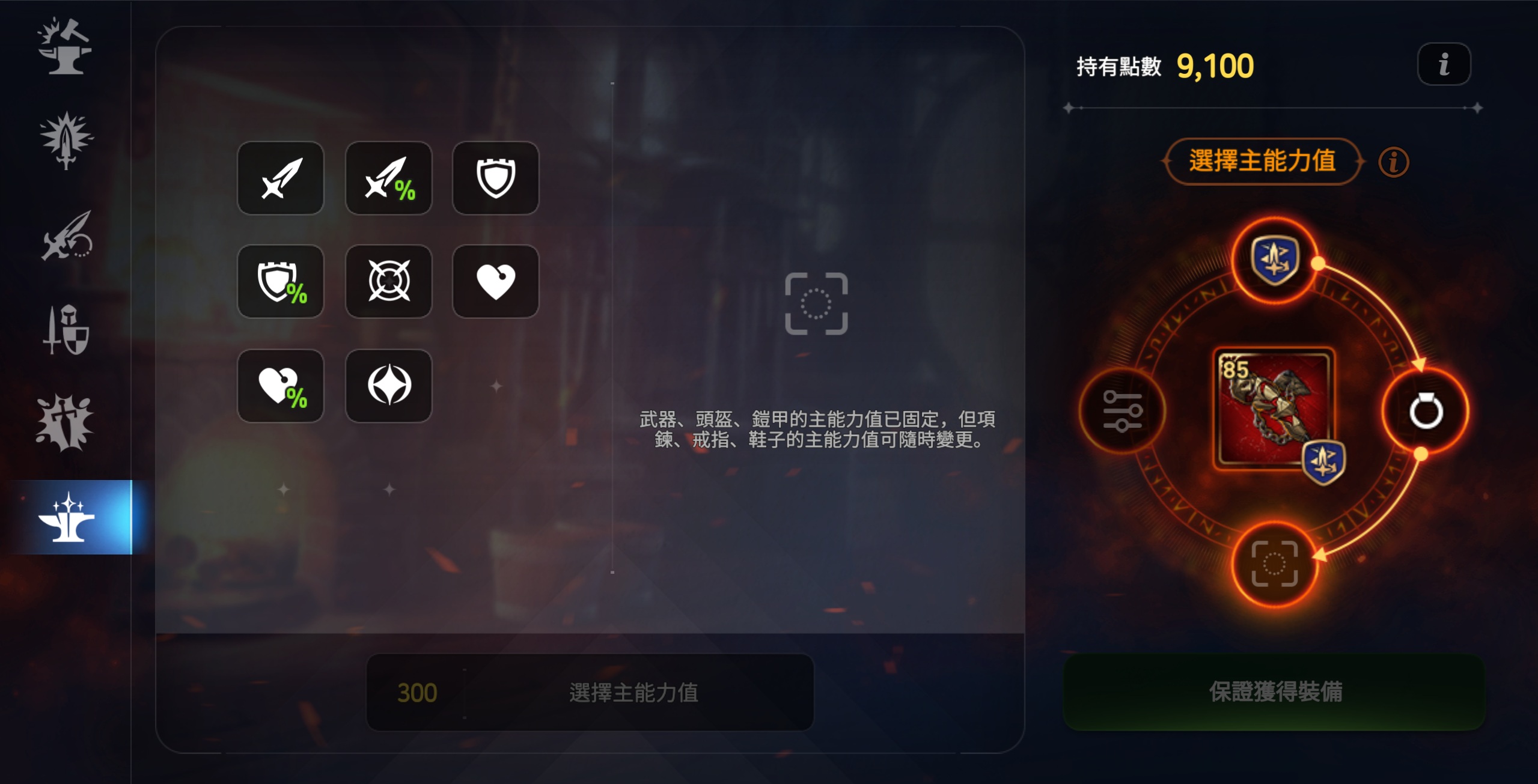Screen dimensions: 1538x784
Task: Select the ring node on the circle
Action: point(1426,412)
